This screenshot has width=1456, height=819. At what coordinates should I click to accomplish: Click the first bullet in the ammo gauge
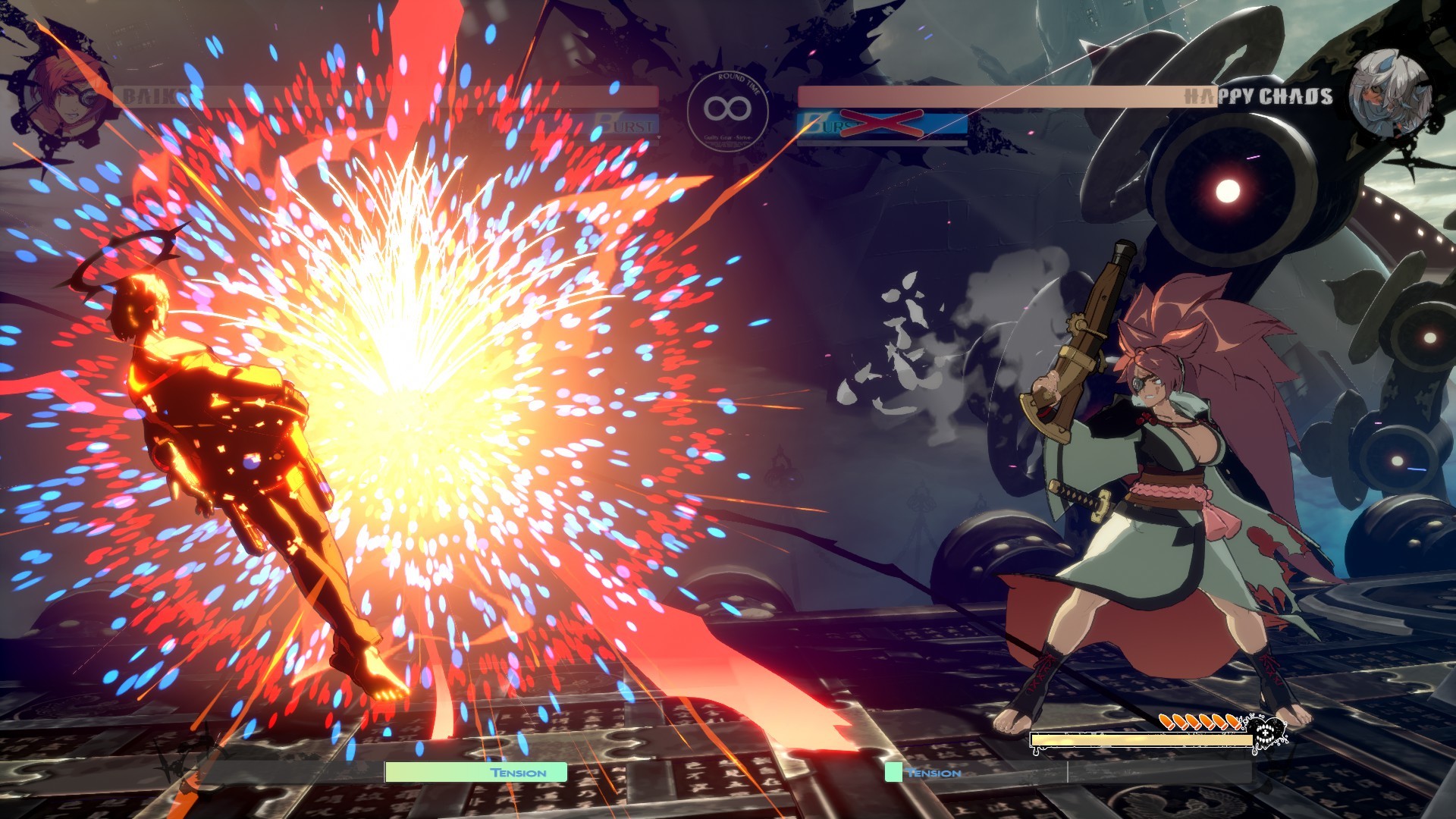(1166, 722)
